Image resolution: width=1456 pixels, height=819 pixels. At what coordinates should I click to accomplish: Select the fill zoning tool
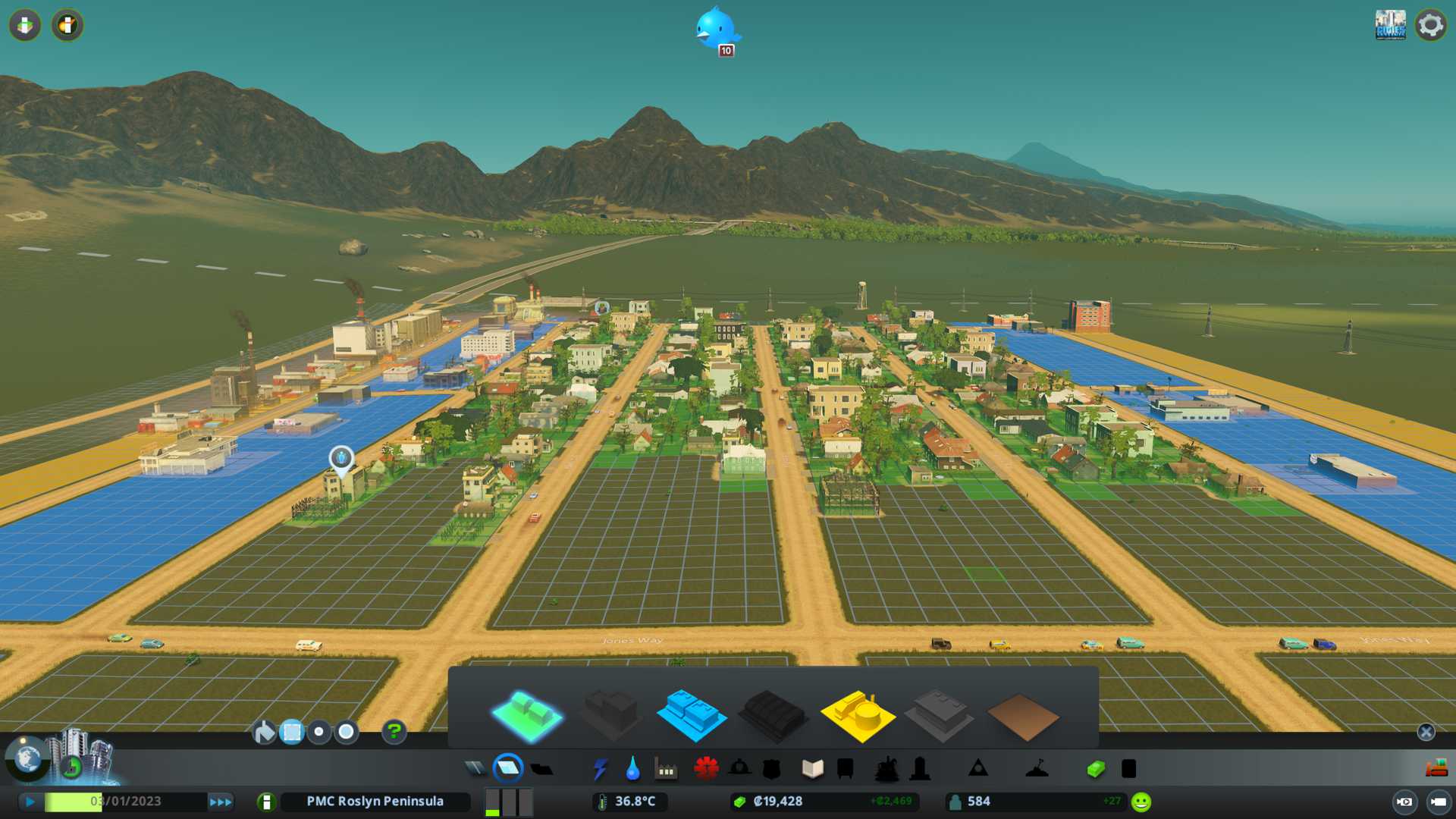(x=264, y=732)
